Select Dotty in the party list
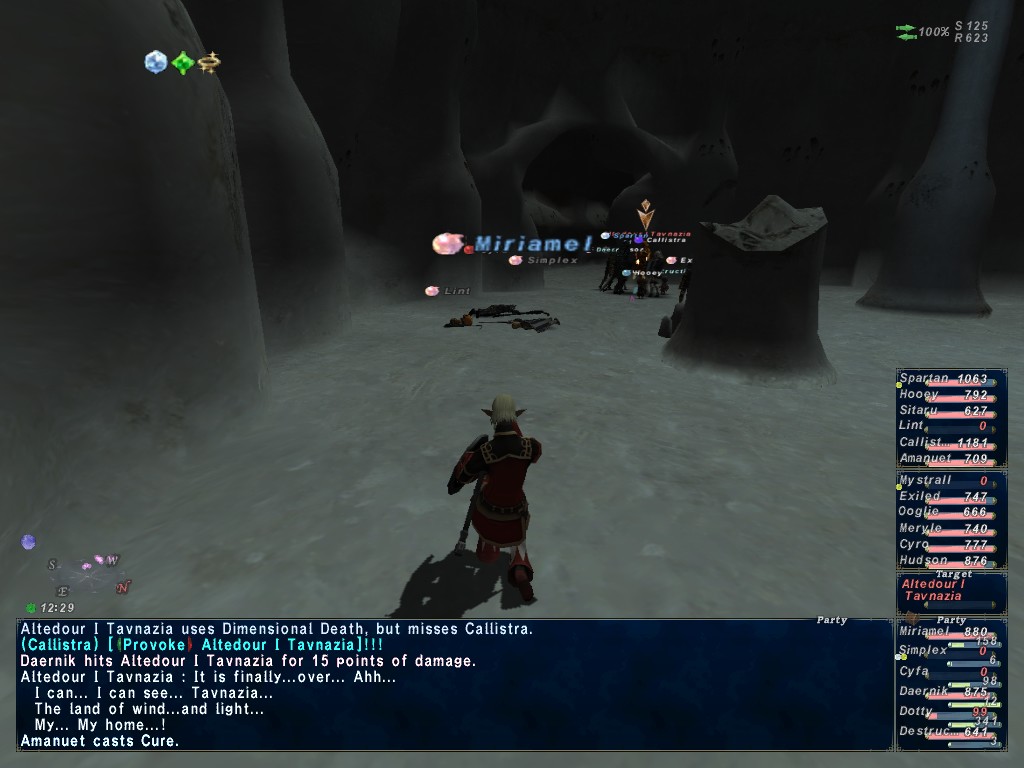The height and width of the screenshot is (768, 1024). pos(948,713)
